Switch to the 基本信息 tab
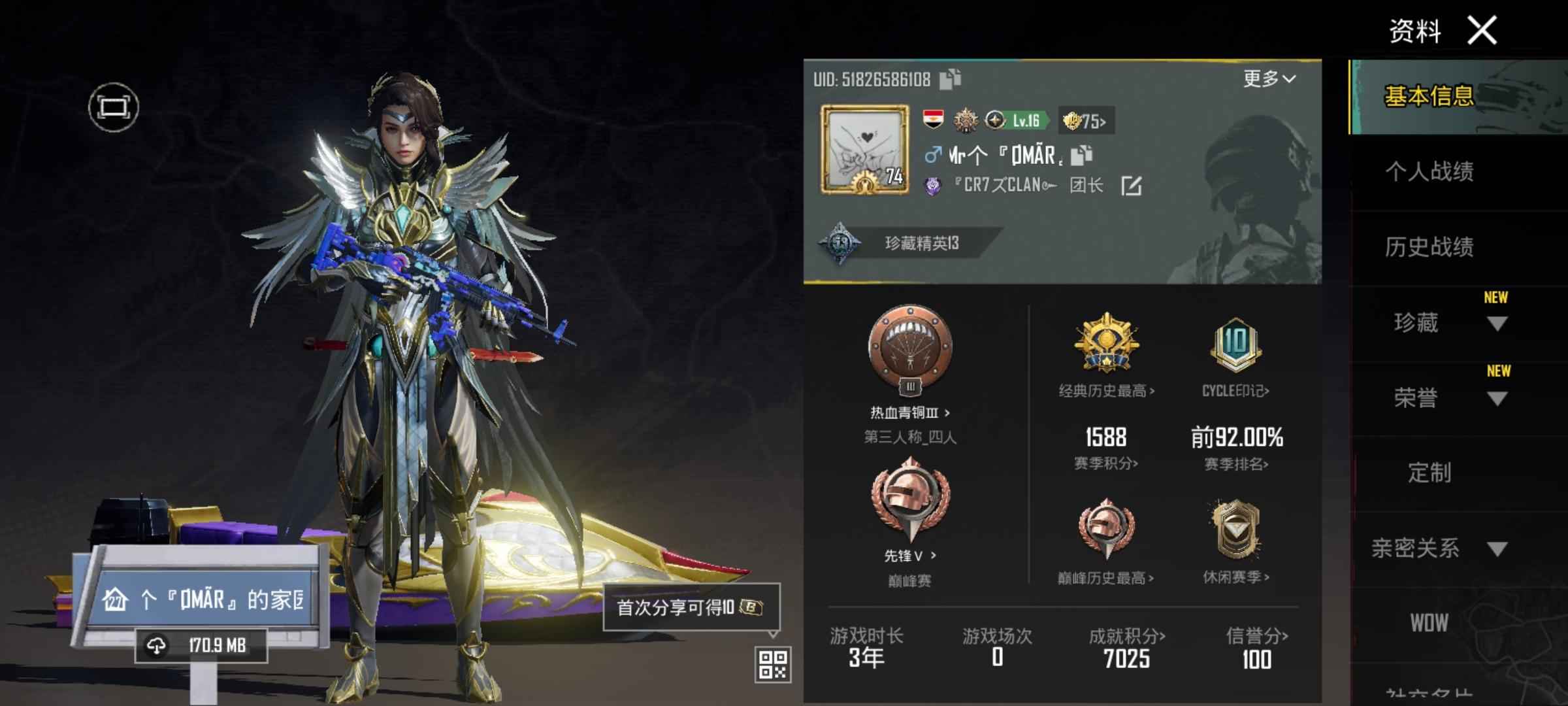The height and width of the screenshot is (706, 1568). [x=1429, y=97]
